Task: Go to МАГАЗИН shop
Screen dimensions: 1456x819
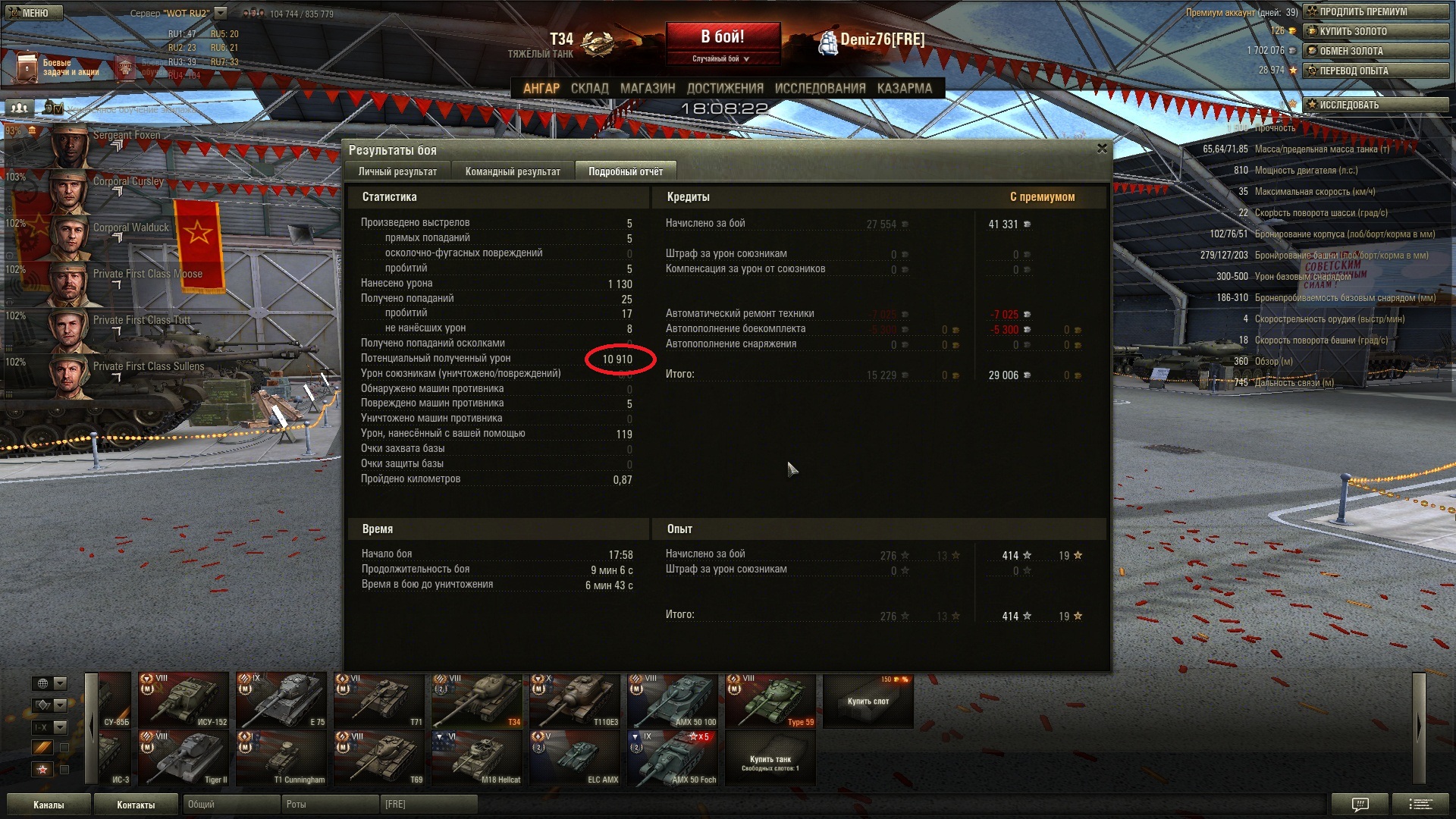Action: point(647,89)
